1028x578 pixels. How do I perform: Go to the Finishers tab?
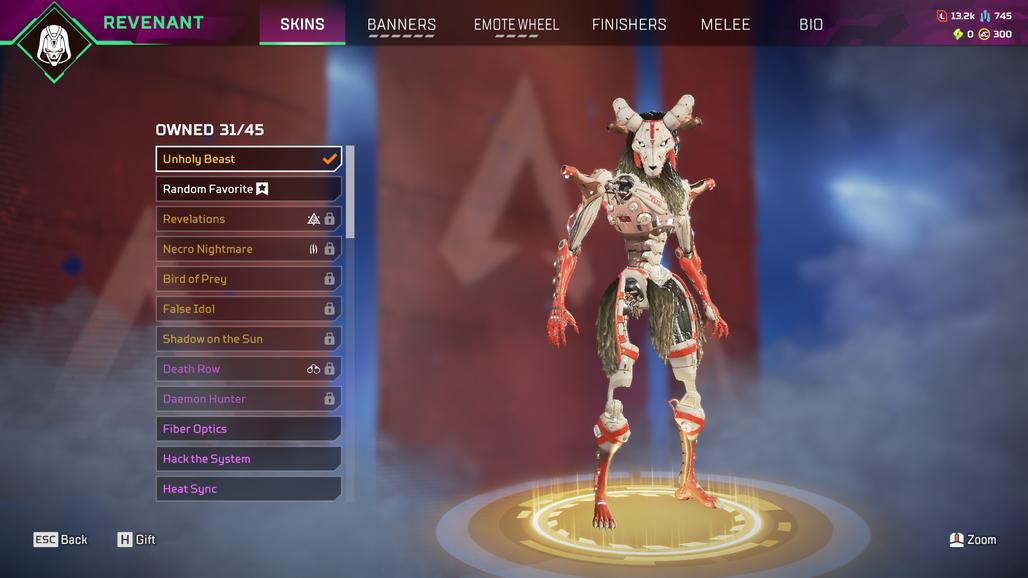point(629,24)
